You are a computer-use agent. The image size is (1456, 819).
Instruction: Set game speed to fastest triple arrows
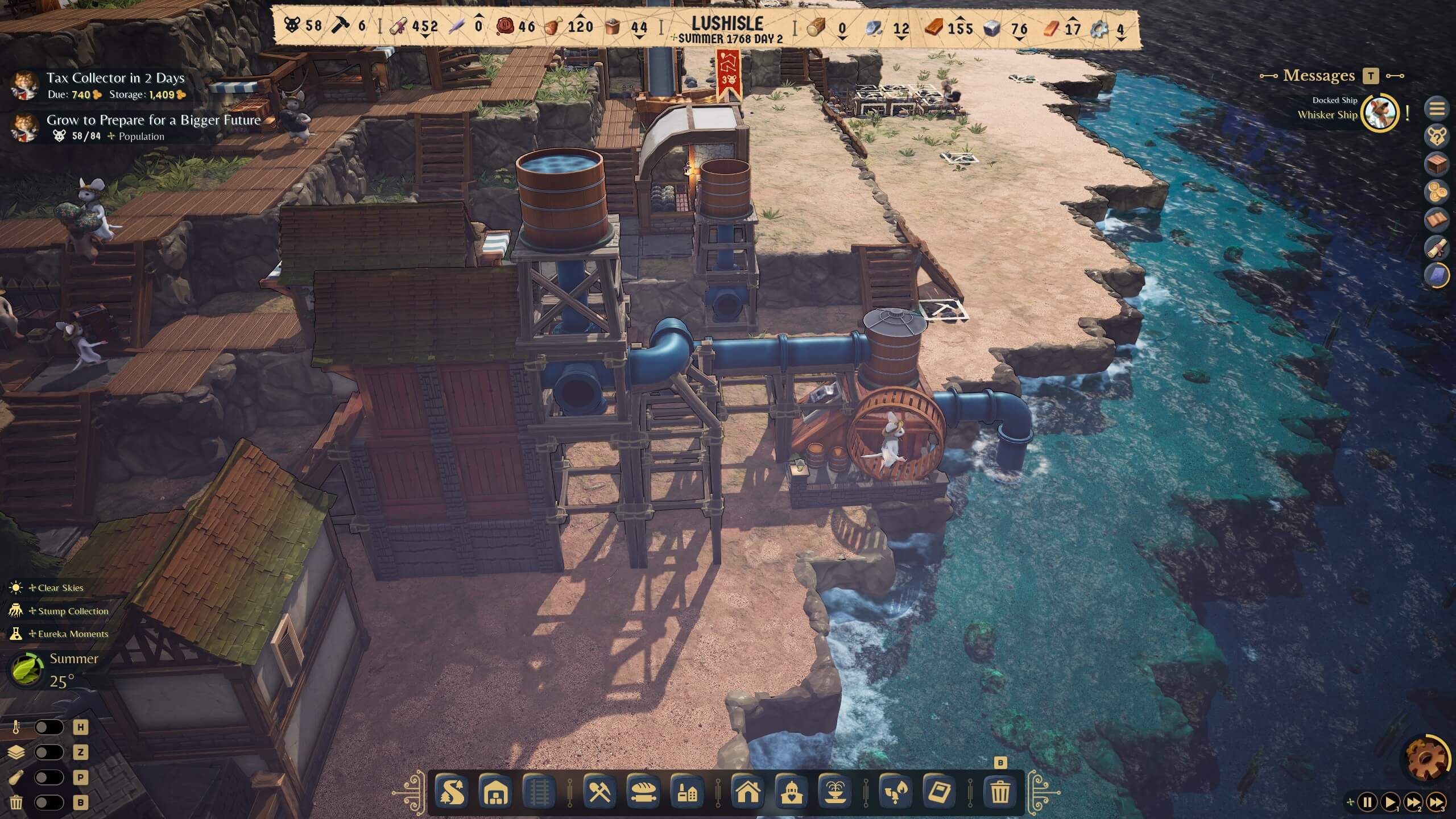(1436, 803)
